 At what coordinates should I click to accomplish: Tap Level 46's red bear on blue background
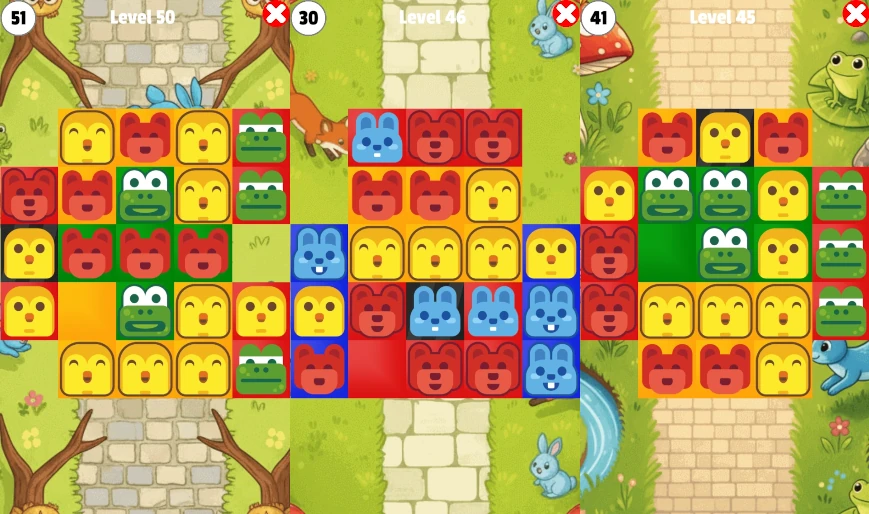[x=319, y=369]
